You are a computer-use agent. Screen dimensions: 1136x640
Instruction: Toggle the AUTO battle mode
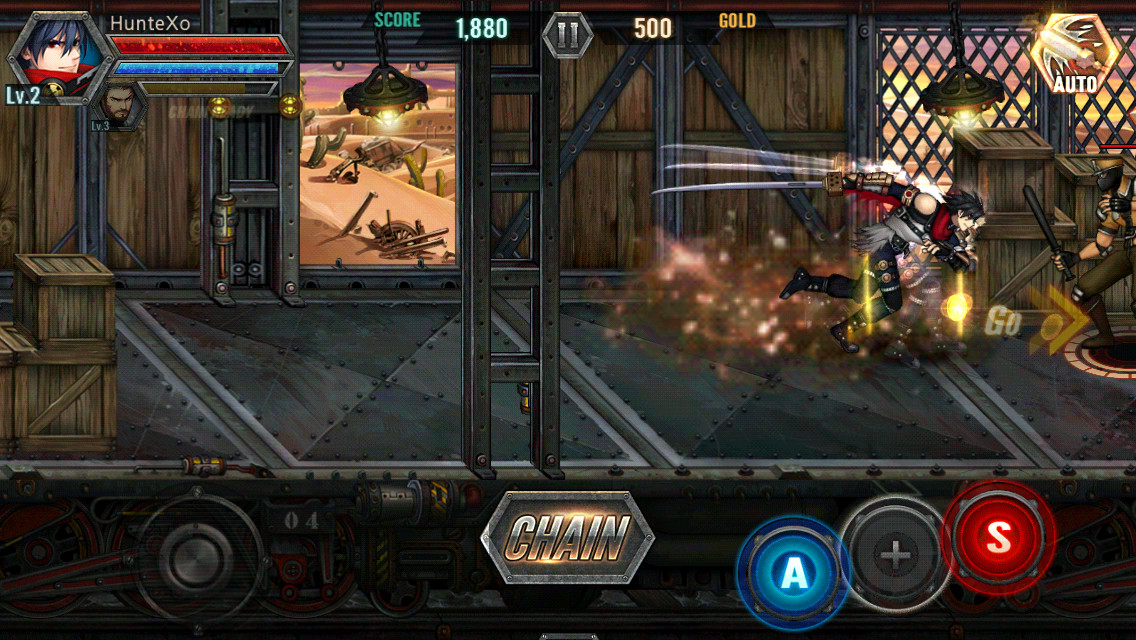pos(1073,55)
